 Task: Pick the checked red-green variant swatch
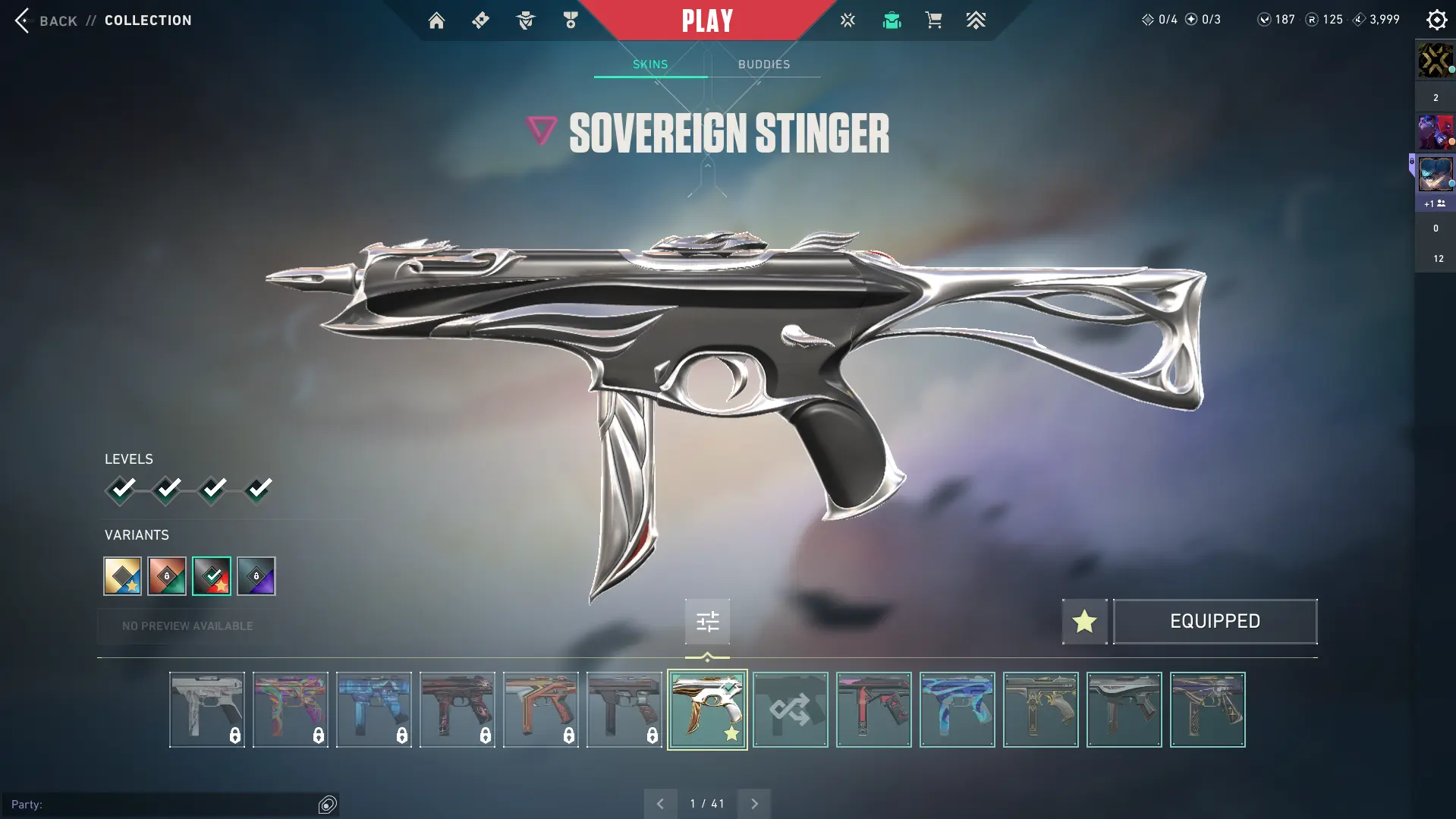(212, 576)
